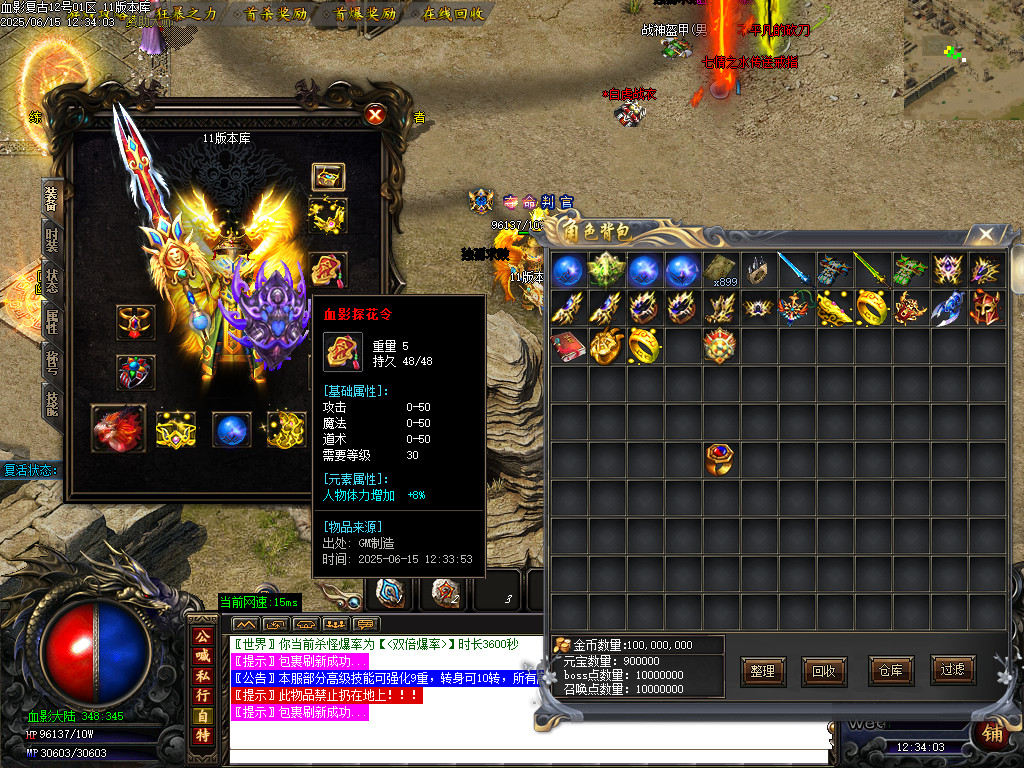Open the 技能 skills tab
Screen dimensions: 1024x768
[x=52, y=402]
